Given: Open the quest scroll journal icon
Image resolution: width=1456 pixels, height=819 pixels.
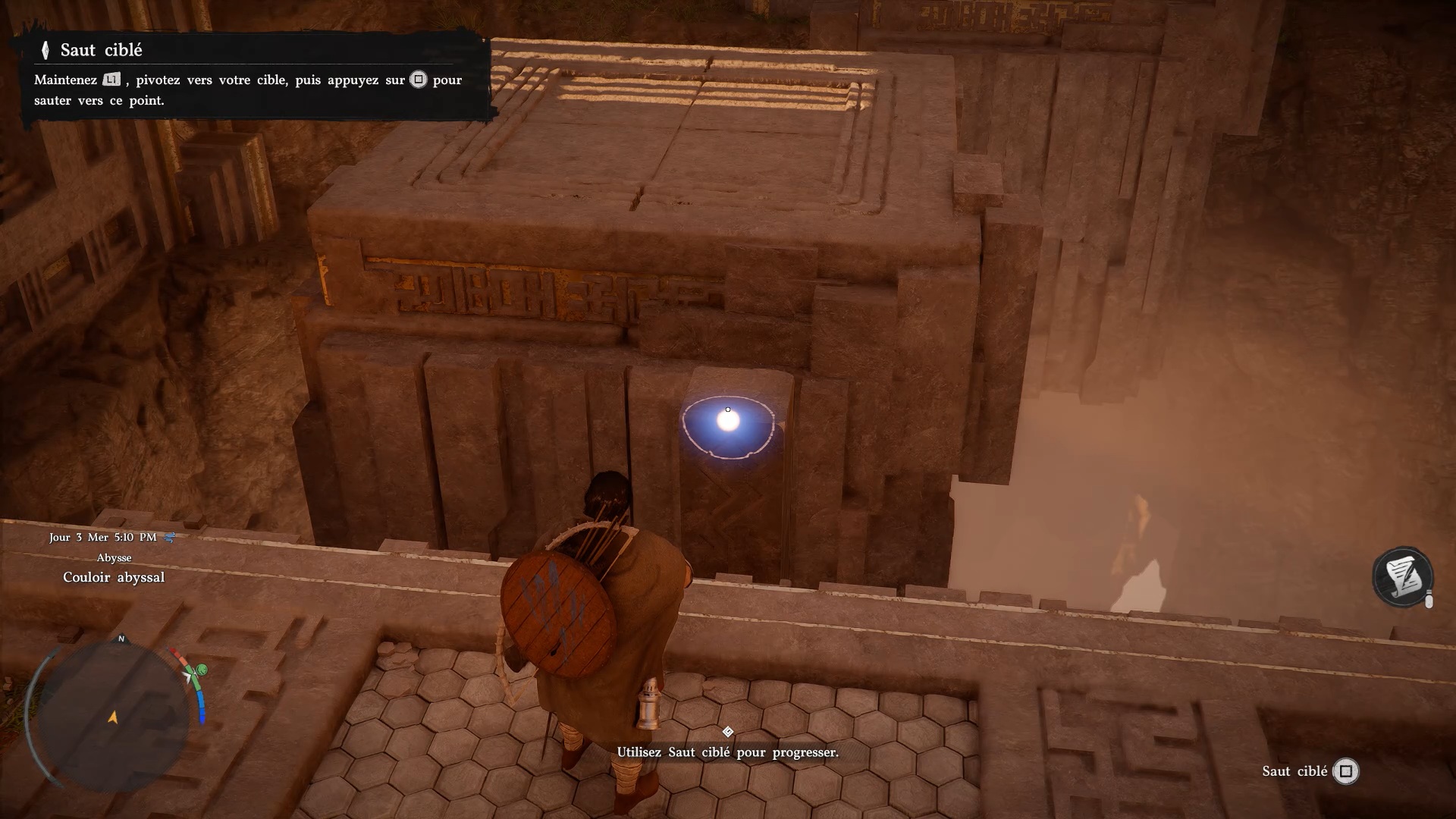Looking at the screenshot, I should [x=1402, y=577].
